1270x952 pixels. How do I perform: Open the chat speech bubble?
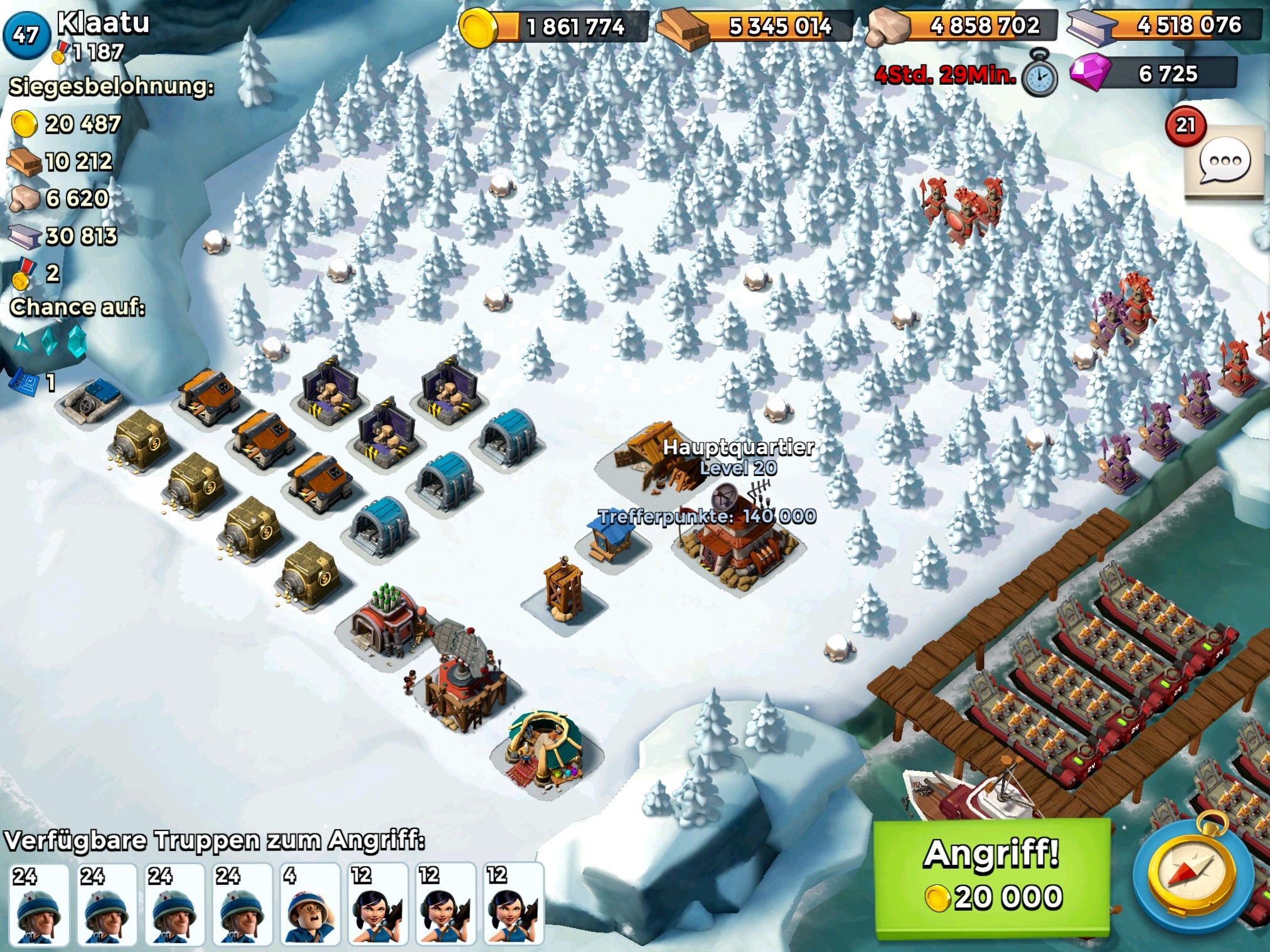click(1224, 162)
